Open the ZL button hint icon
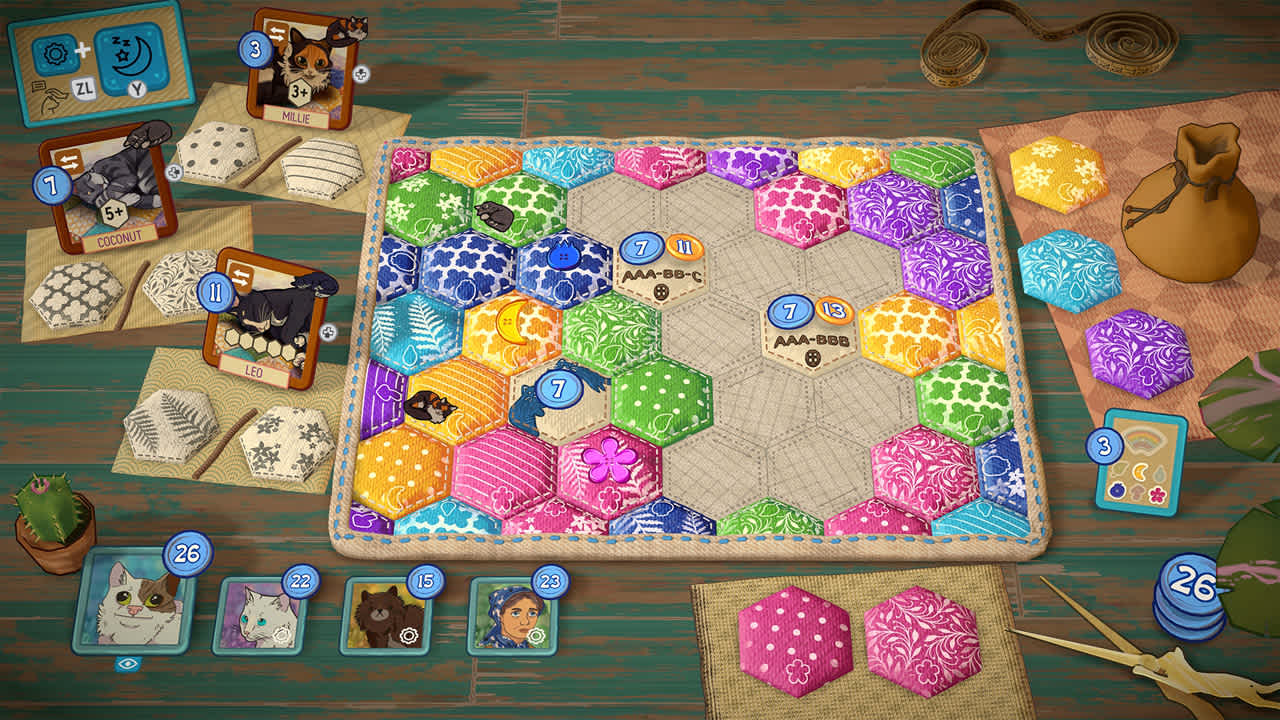The height and width of the screenshot is (720, 1280). [82, 88]
